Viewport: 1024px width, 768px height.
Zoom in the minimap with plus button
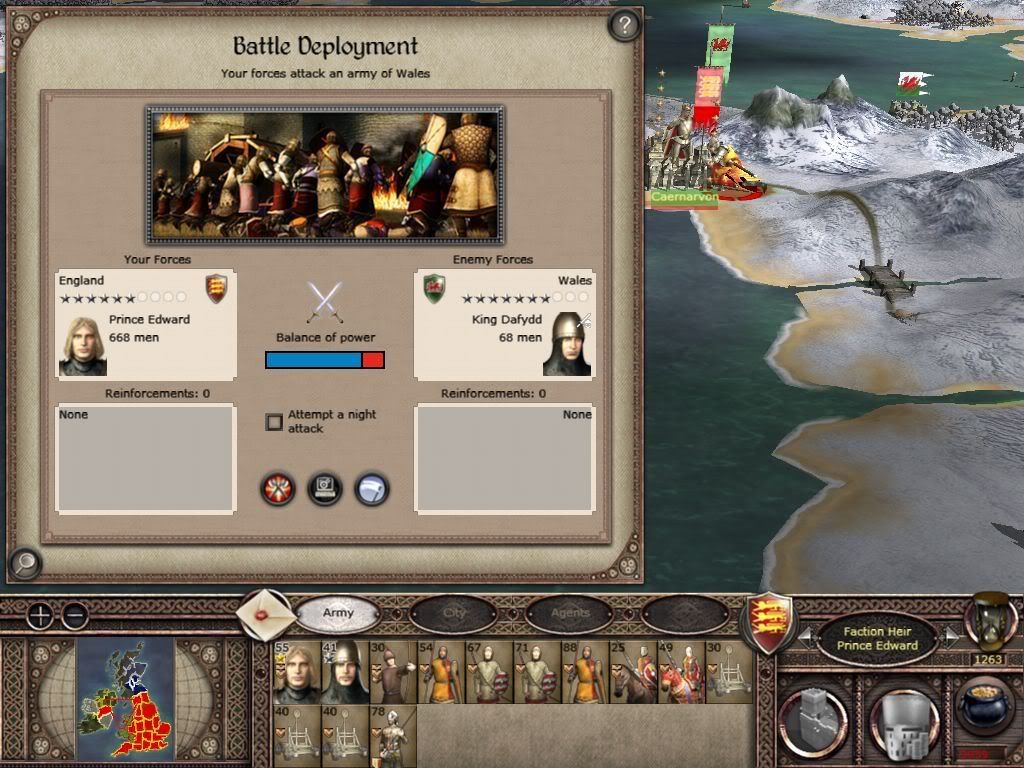pos(39,615)
